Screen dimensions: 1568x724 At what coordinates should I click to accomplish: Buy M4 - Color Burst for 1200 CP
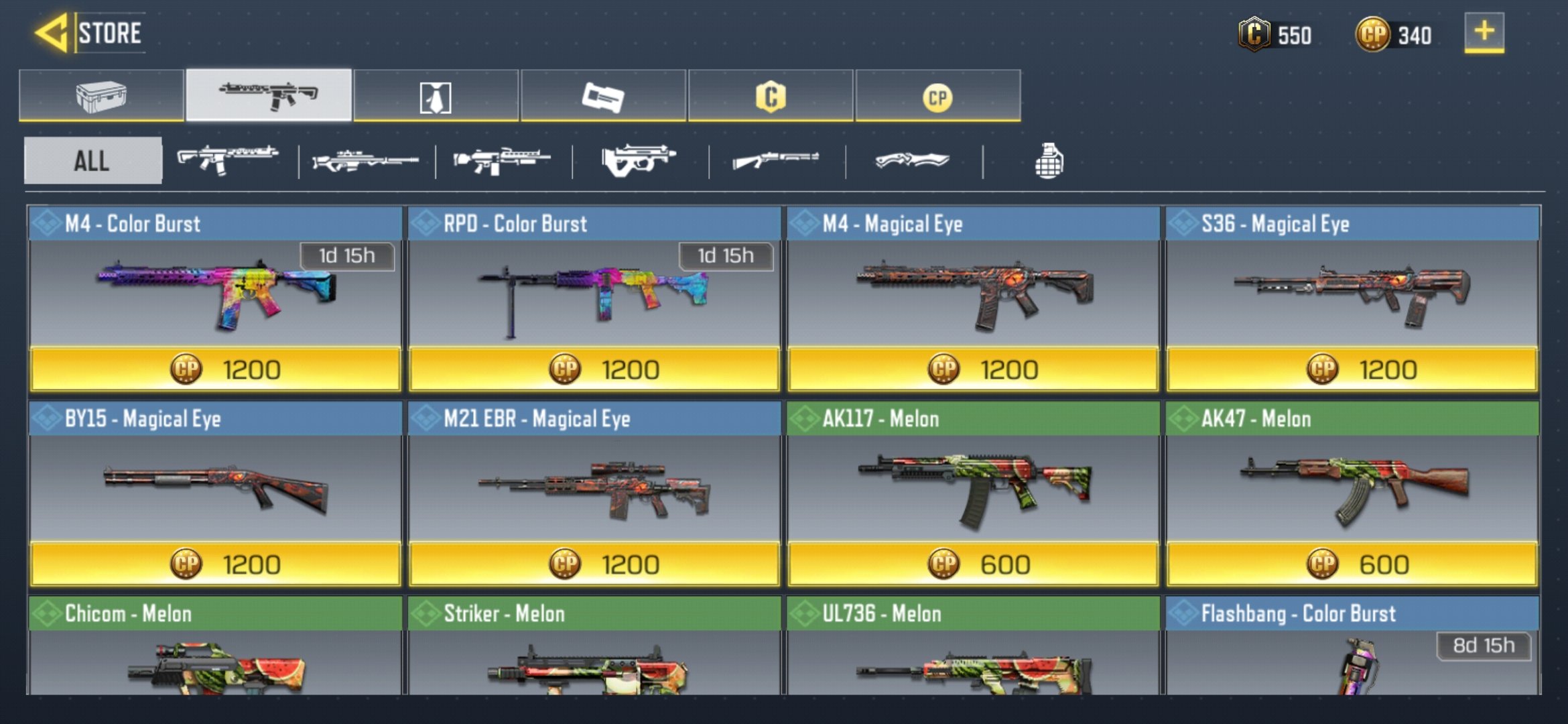pos(215,369)
